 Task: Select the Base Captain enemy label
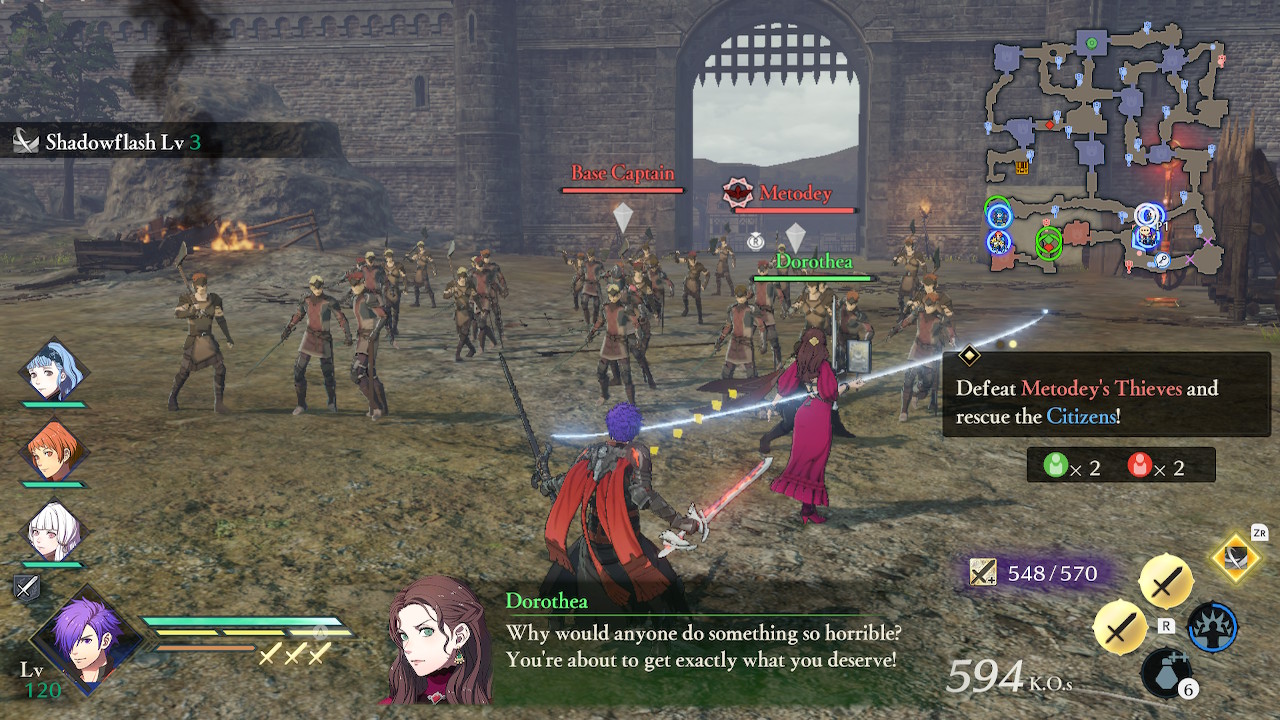click(622, 173)
